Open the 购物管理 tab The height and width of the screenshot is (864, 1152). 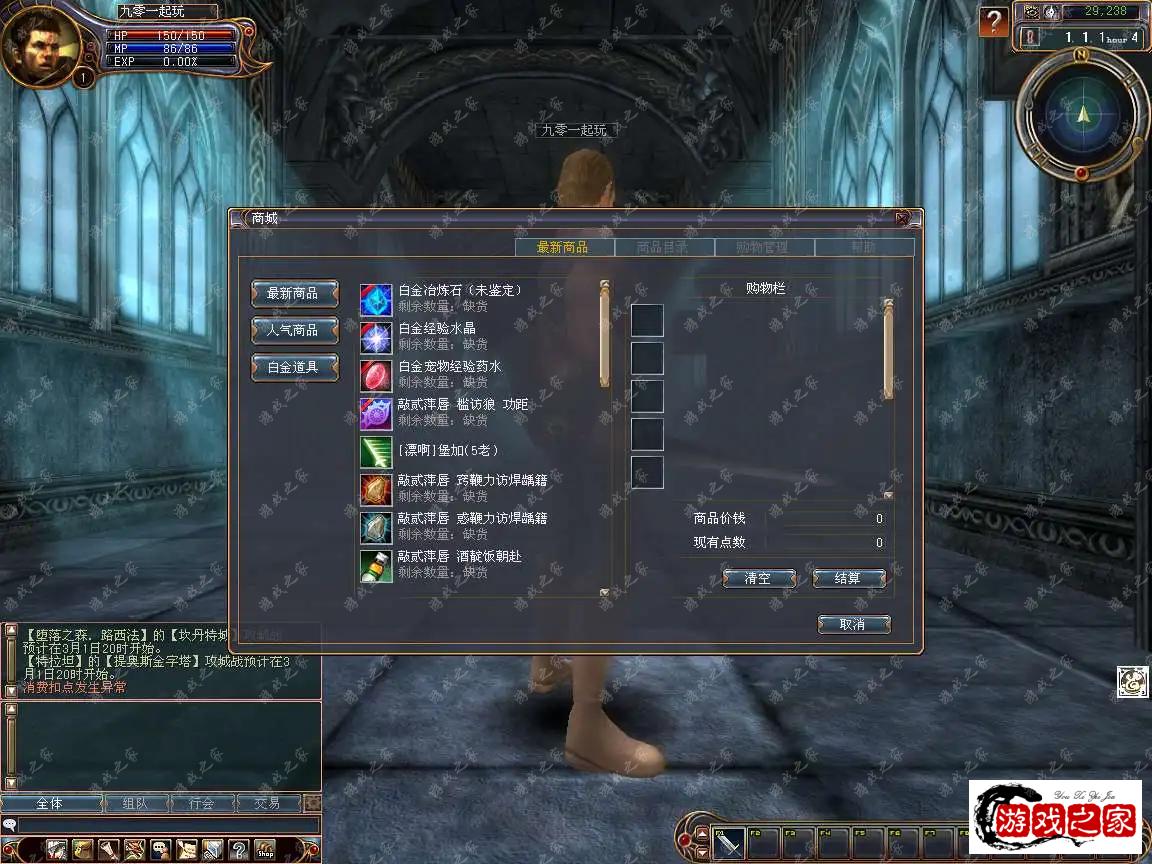tap(763, 247)
